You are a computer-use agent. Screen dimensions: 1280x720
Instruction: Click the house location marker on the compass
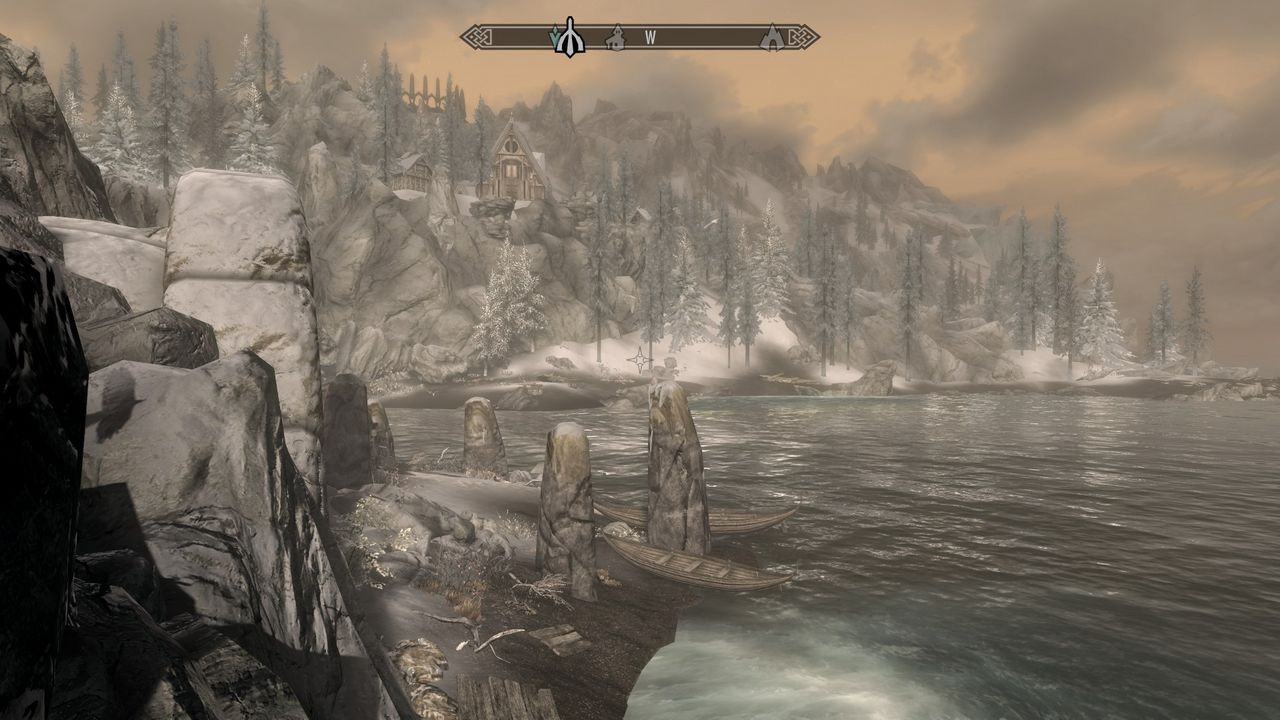[616, 38]
